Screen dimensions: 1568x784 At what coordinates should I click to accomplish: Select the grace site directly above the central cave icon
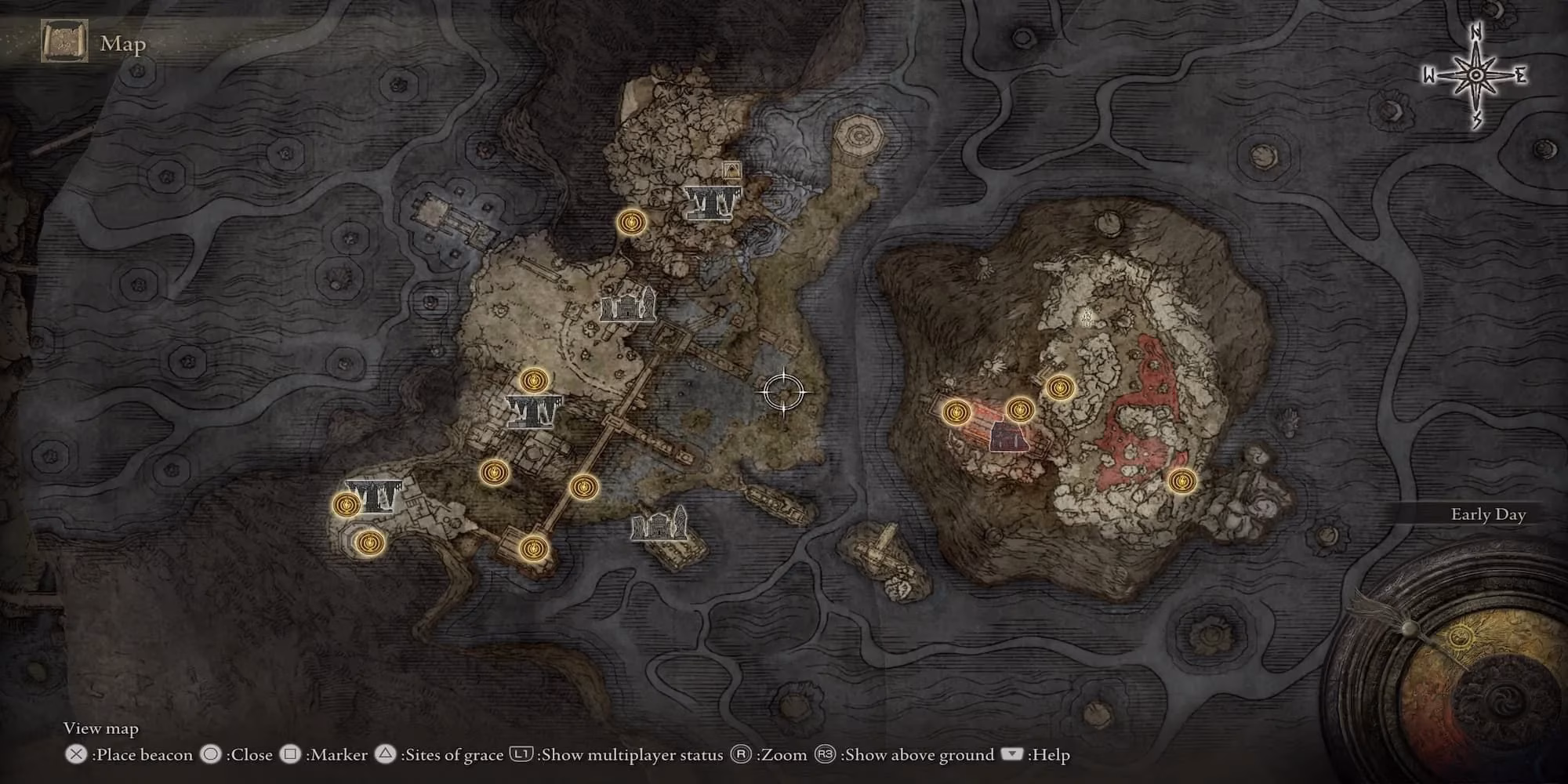tap(534, 381)
